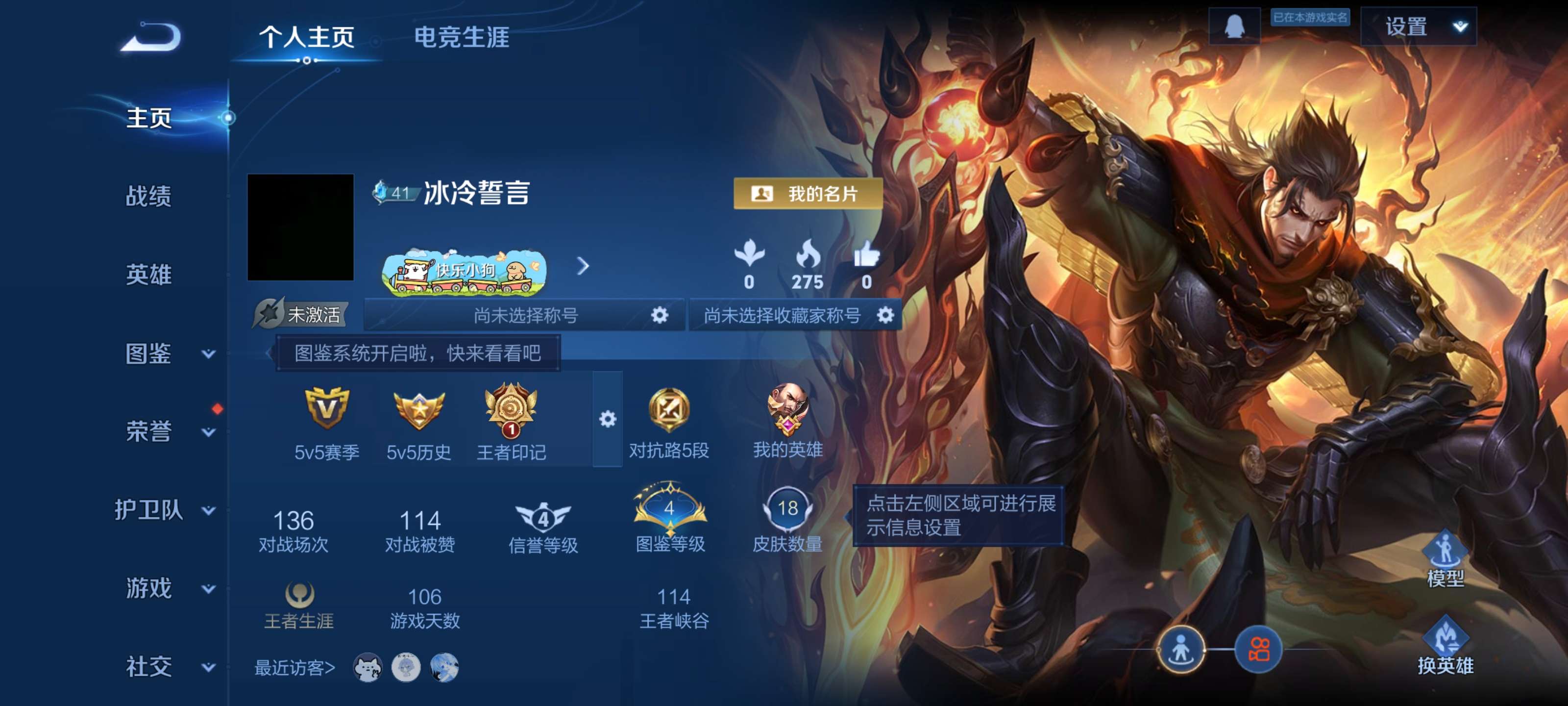Click the 快乐小狗 banner arrow
Image resolution: width=1568 pixels, height=706 pixels.
pos(583,266)
